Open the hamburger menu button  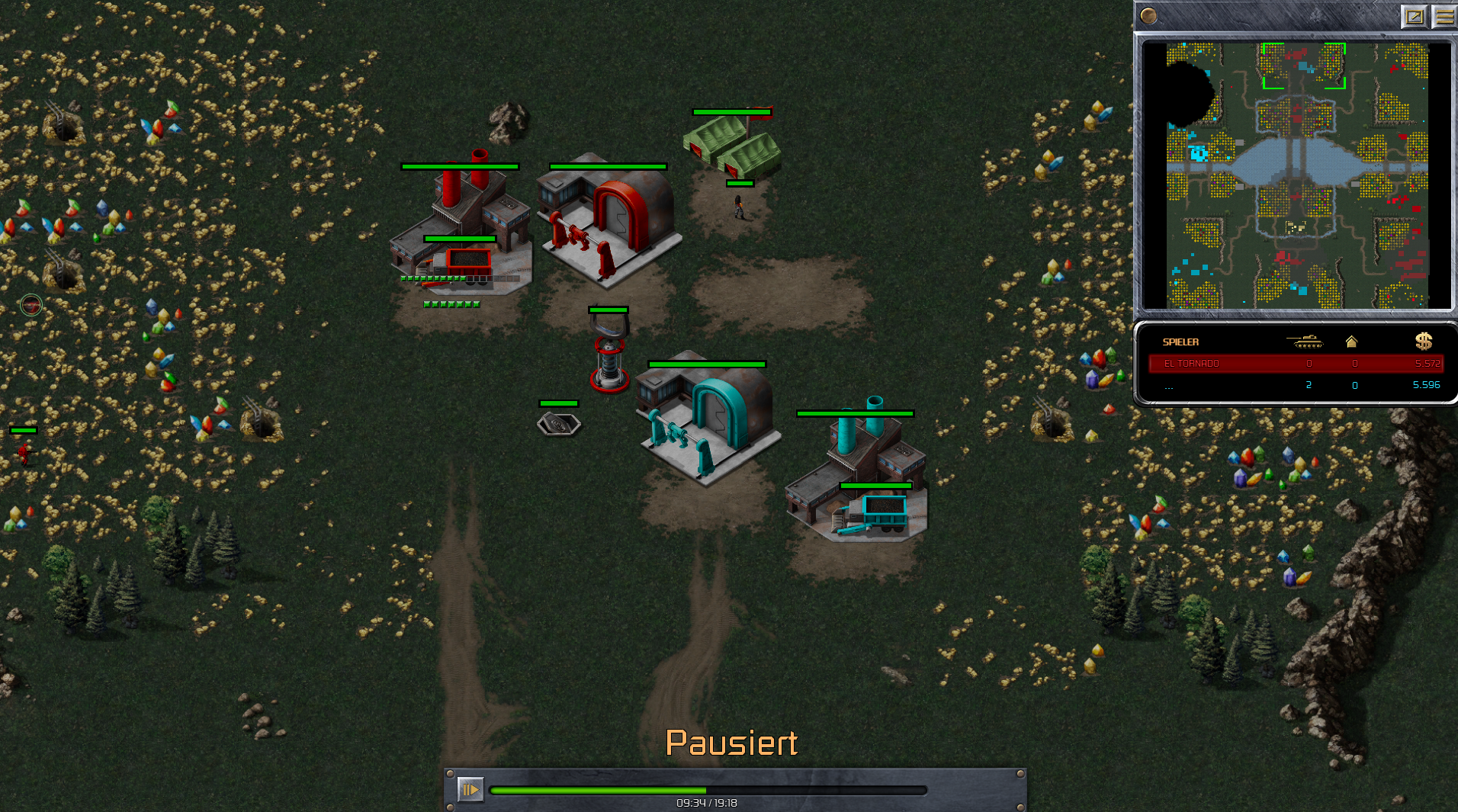click(x=1444, y=16)
